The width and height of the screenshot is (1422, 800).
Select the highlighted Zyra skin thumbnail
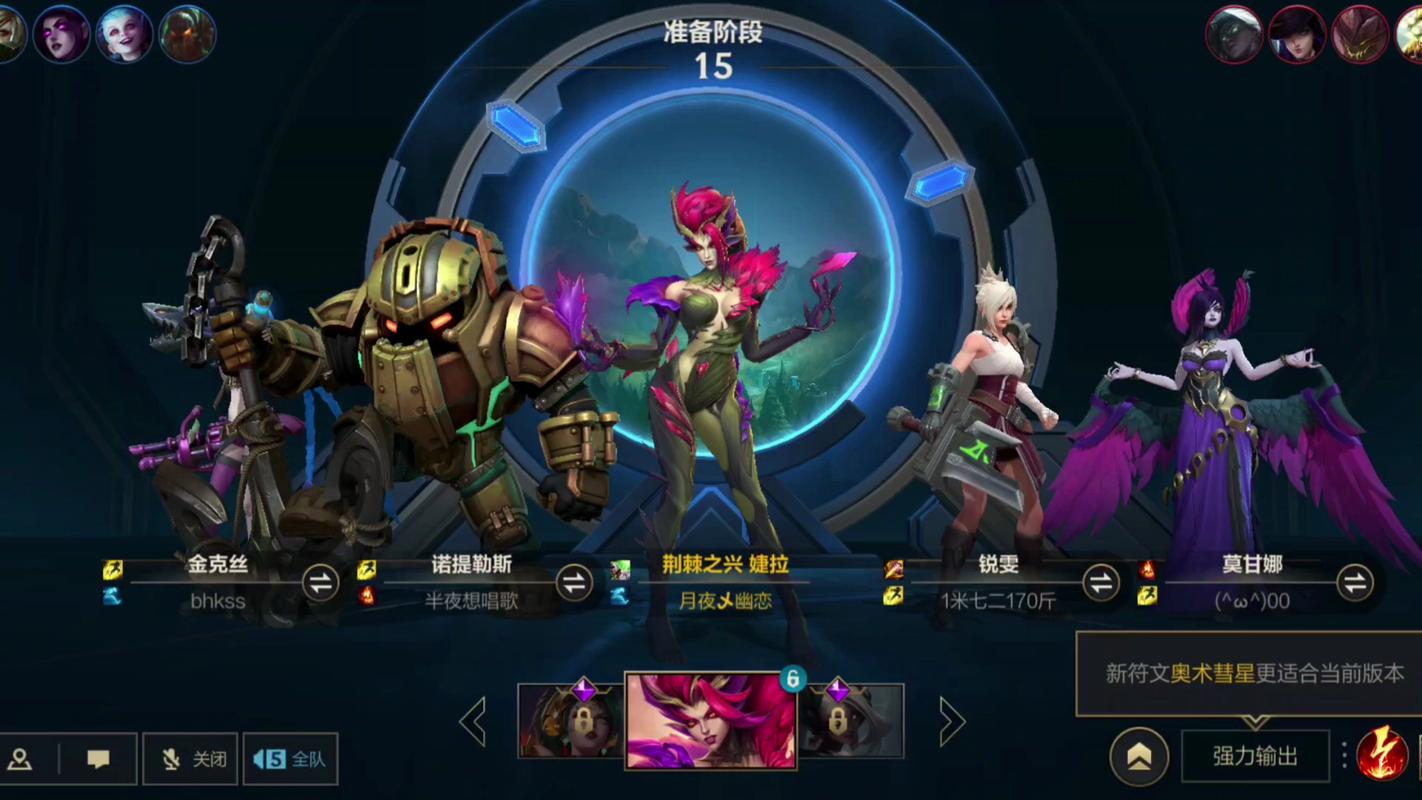click(710, 720)
